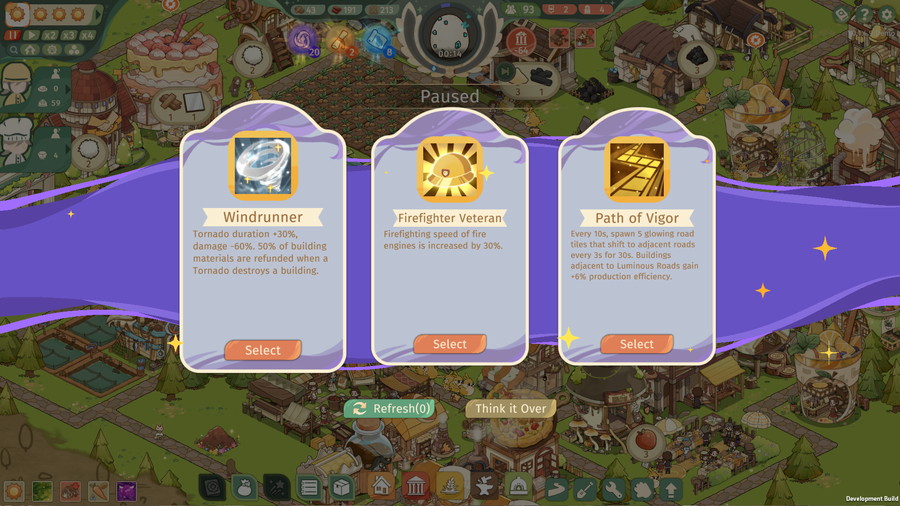Select the road building tool
The image size is (900, 506).
557,489
